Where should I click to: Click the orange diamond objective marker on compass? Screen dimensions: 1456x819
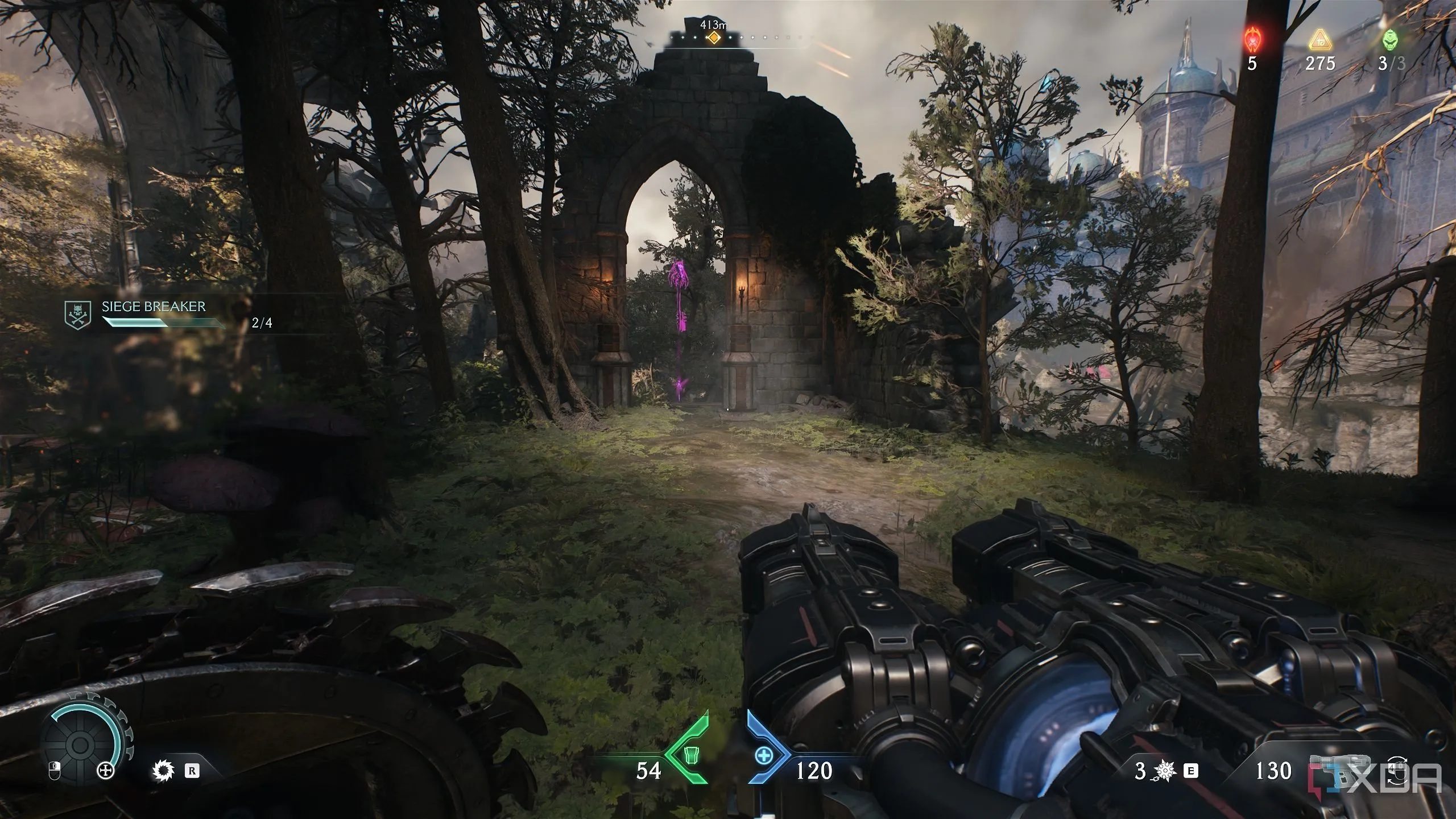tap(713, 38)
